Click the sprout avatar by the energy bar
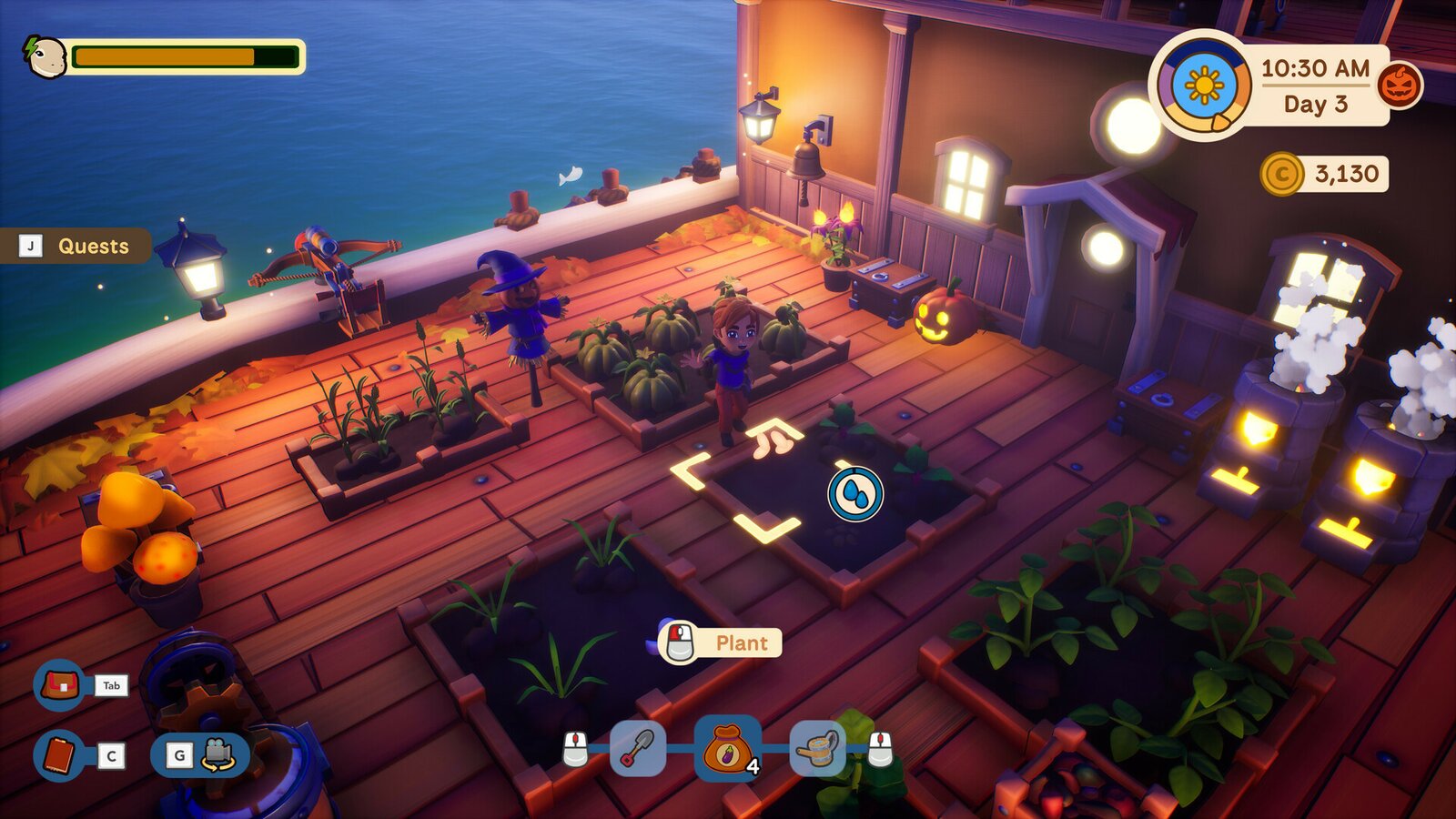This screenshot has height=819, width=1456. point(44,56)
